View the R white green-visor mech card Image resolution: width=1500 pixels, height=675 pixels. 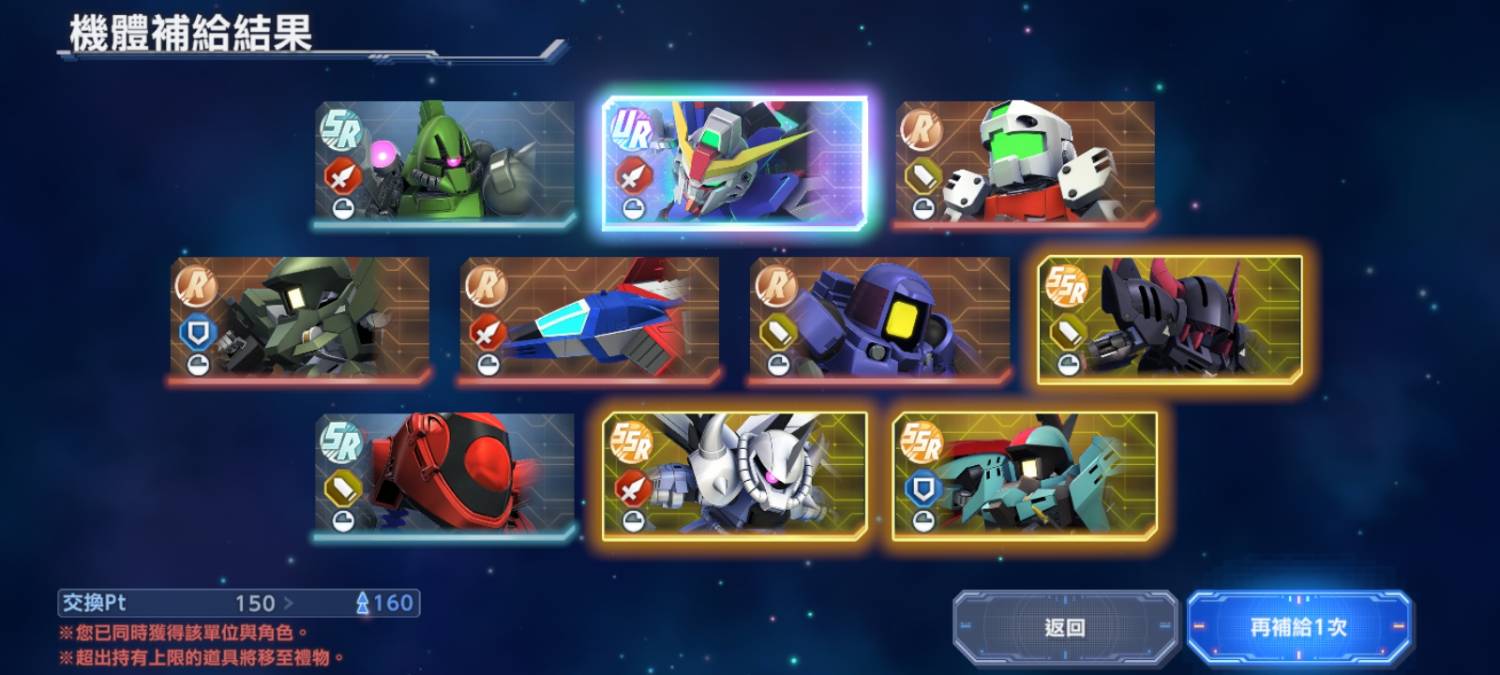click(x=1025, y=163)
